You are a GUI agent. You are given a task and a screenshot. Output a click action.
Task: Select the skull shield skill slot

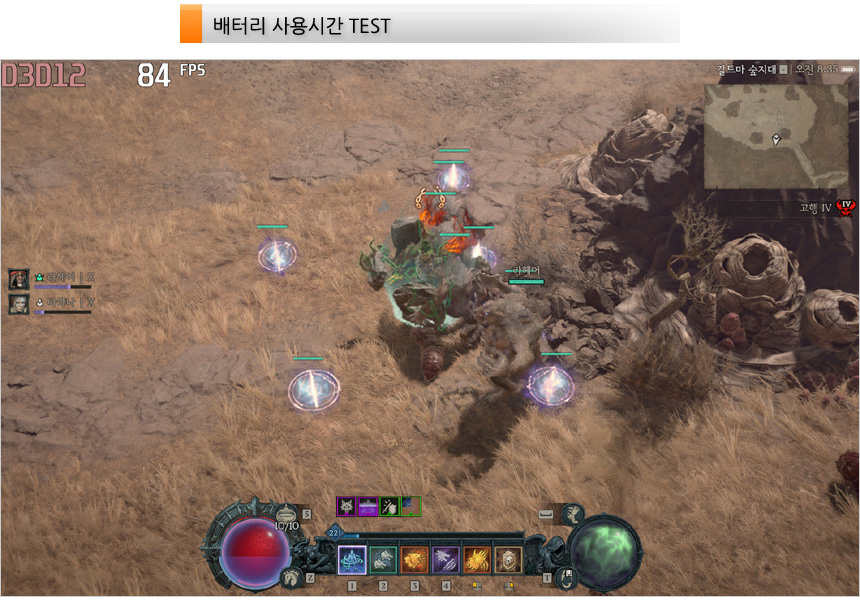(508, 559)
